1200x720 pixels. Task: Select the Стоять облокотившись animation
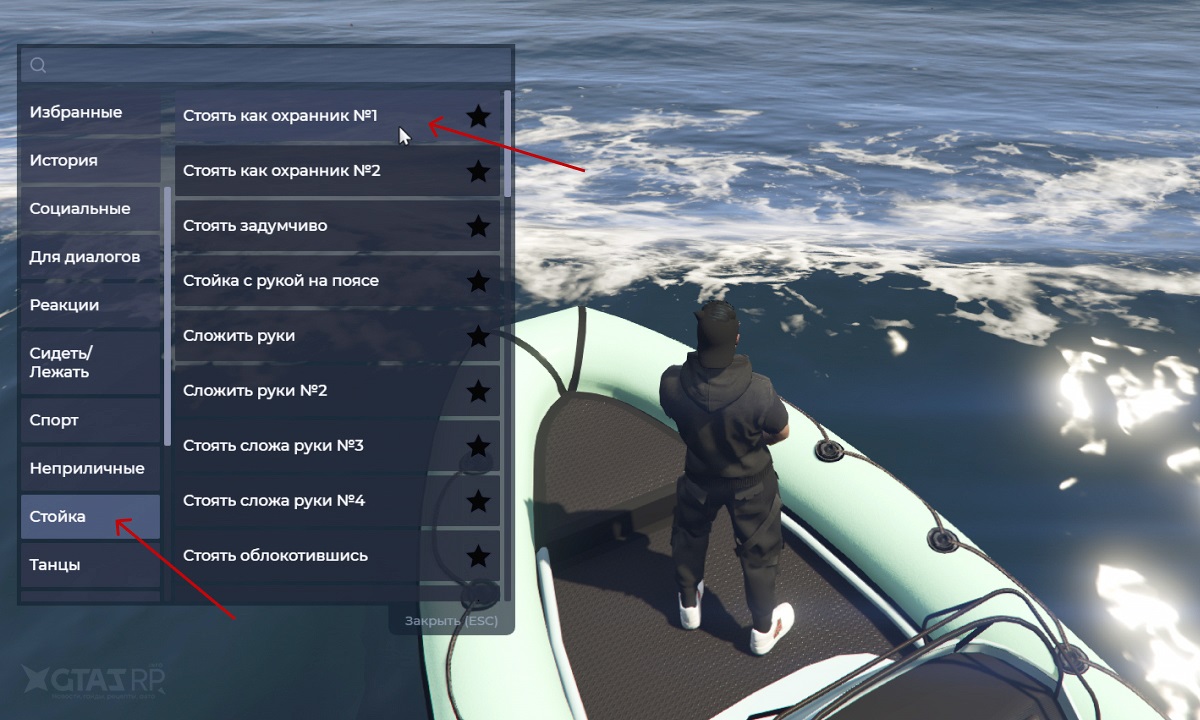pos(300,556)
